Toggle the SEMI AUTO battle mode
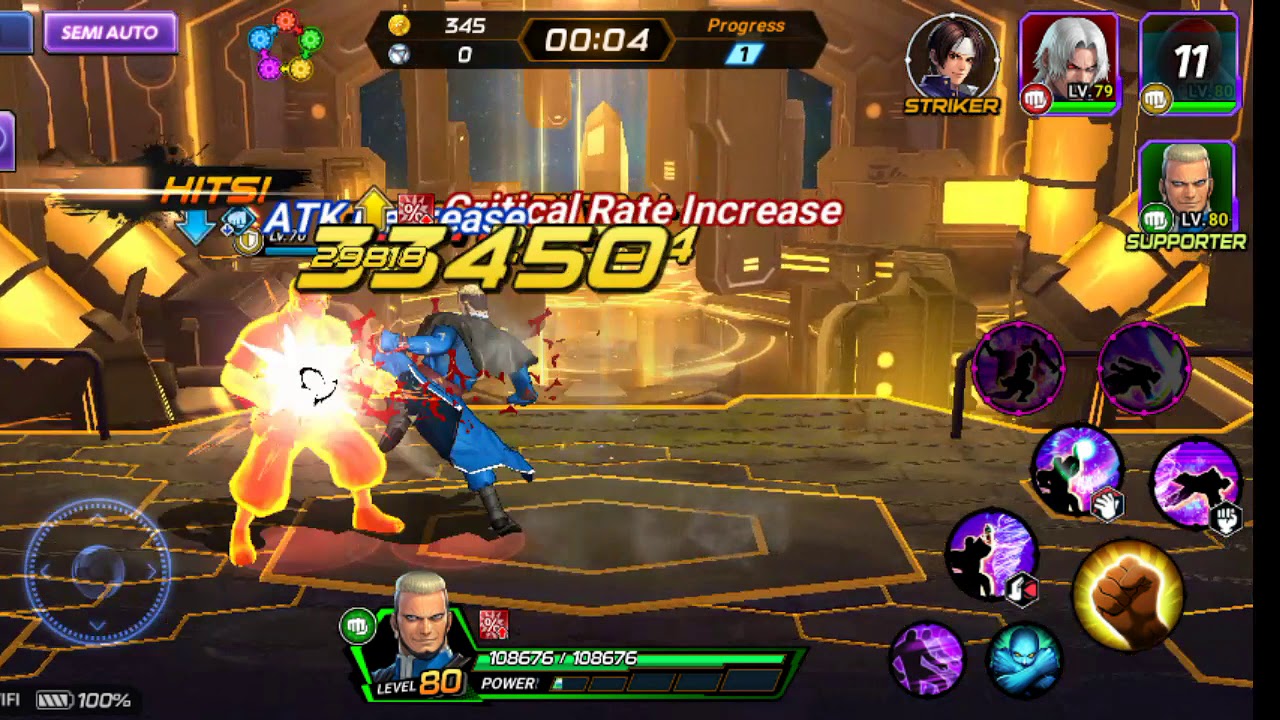 [110, 33]
